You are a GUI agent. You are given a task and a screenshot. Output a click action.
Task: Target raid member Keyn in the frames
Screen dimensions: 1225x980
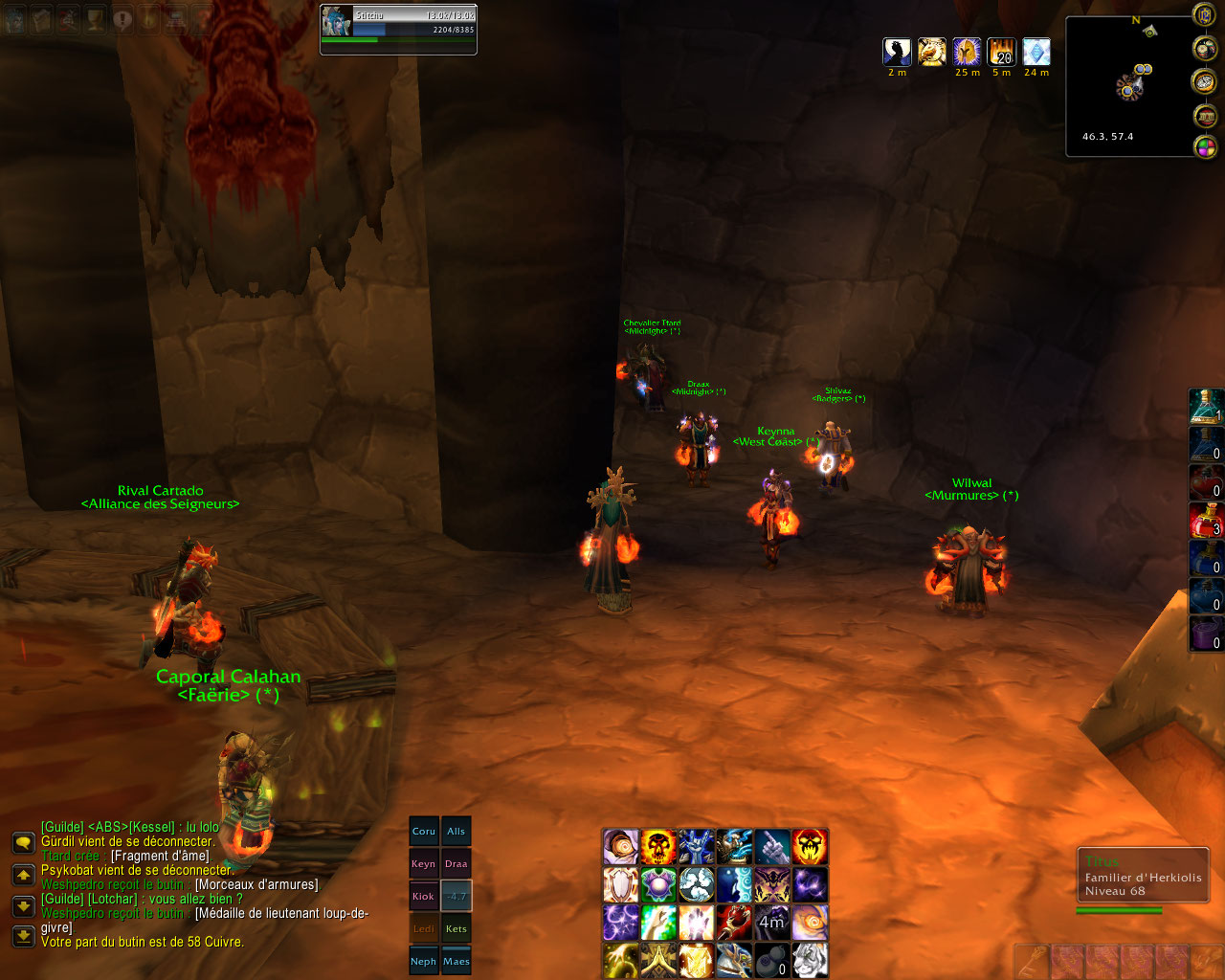click(424, 864)
